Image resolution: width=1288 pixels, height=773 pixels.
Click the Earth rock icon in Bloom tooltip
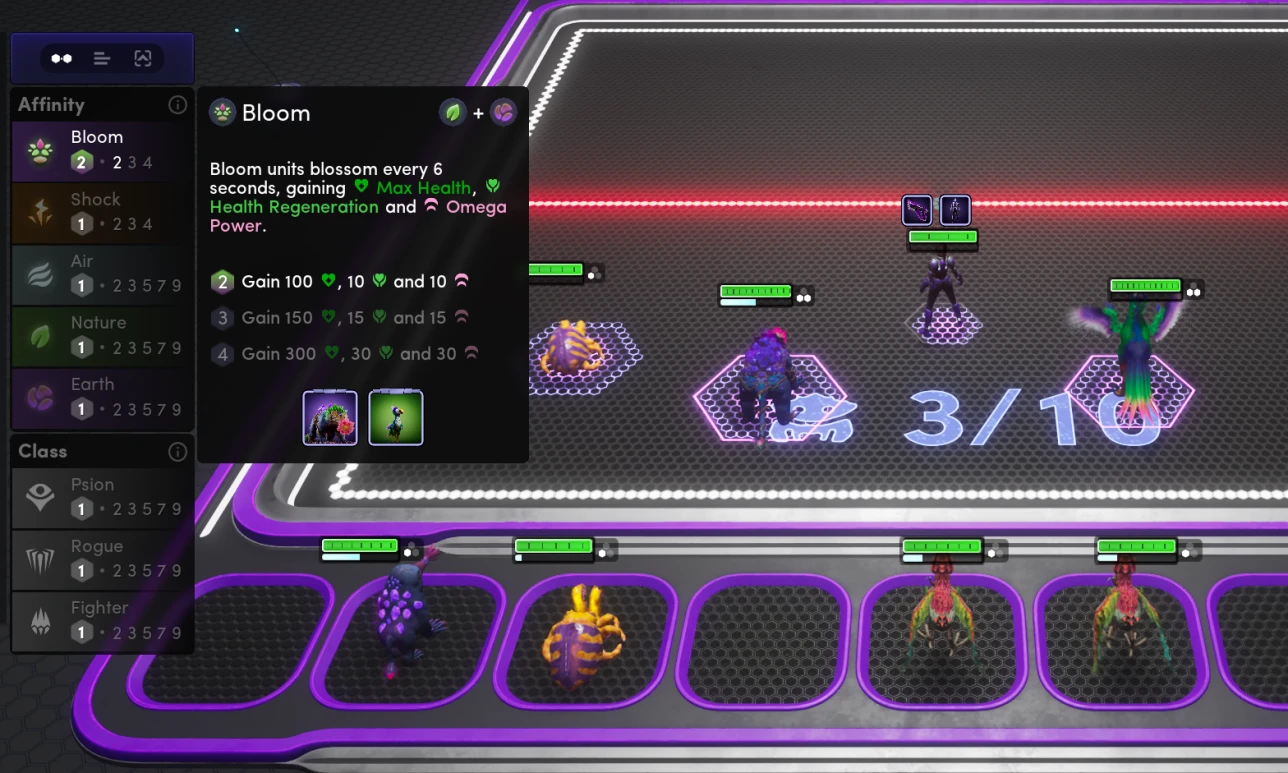[503, 113]
